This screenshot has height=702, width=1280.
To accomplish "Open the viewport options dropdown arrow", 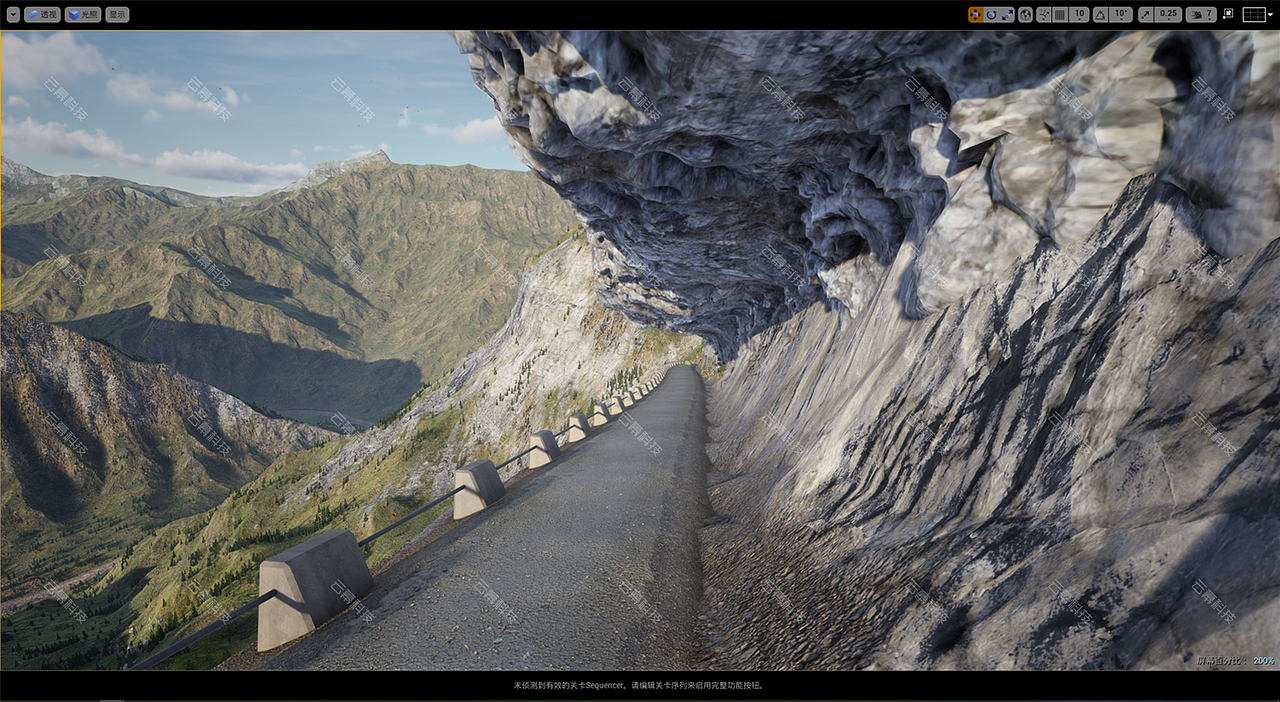I will coord(12,15).
